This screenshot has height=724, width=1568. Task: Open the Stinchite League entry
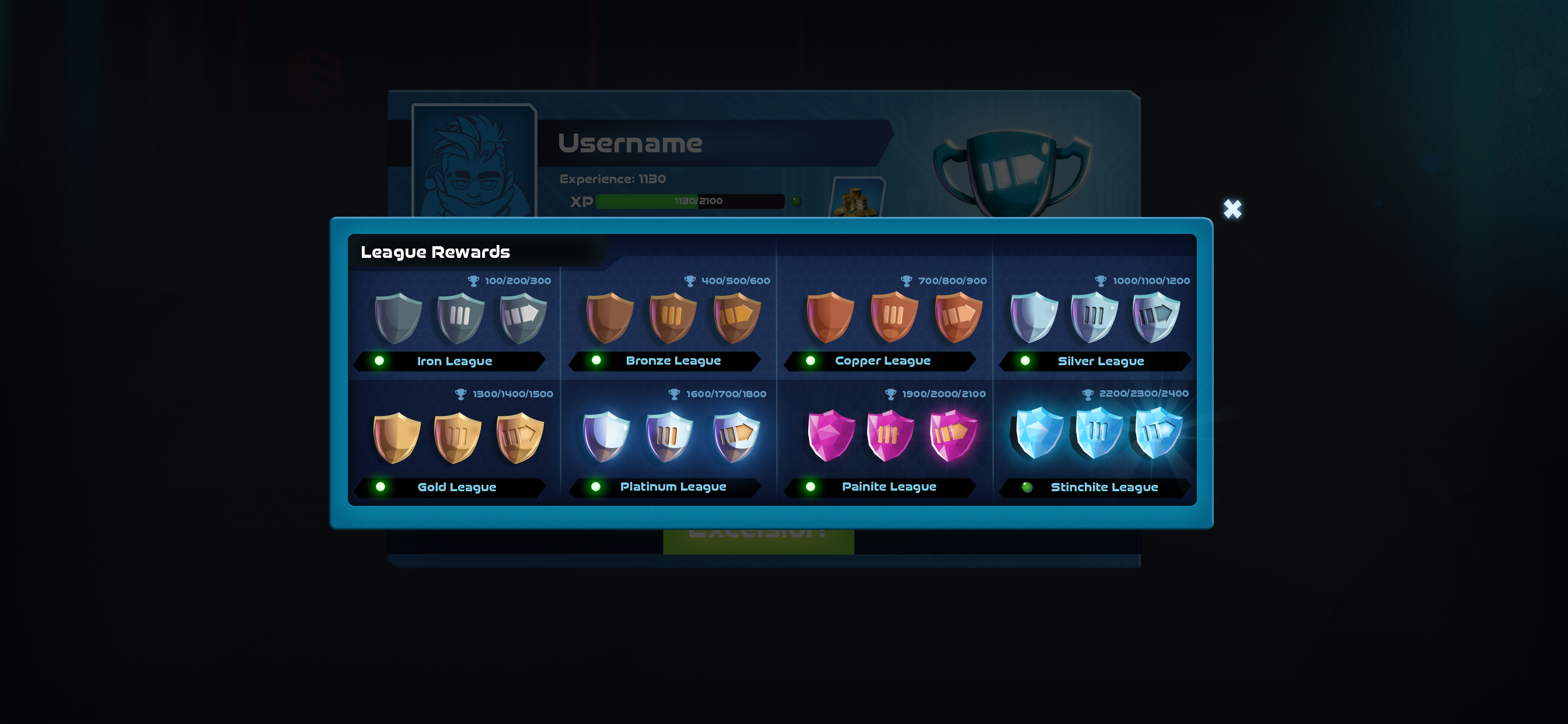[1103, 487]
